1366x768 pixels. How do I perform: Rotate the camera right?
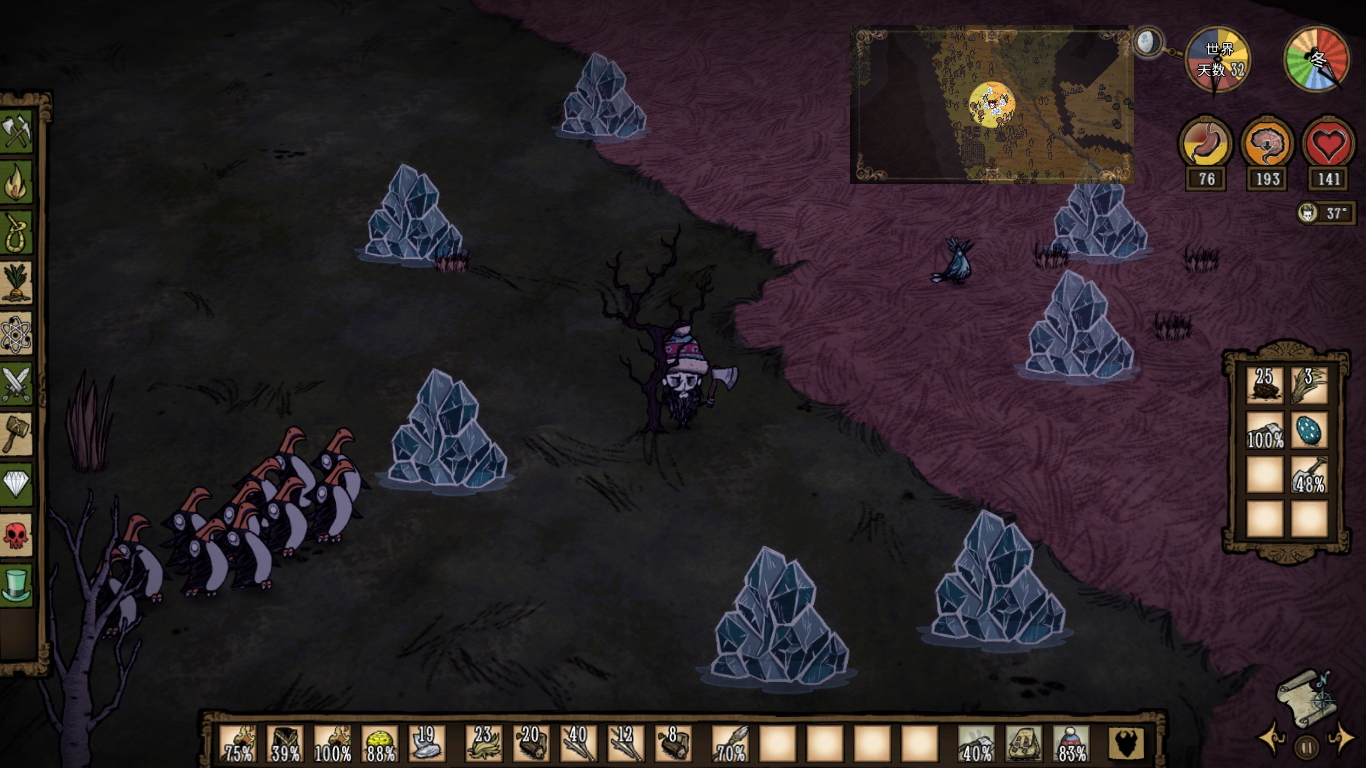coord(1340,740)
